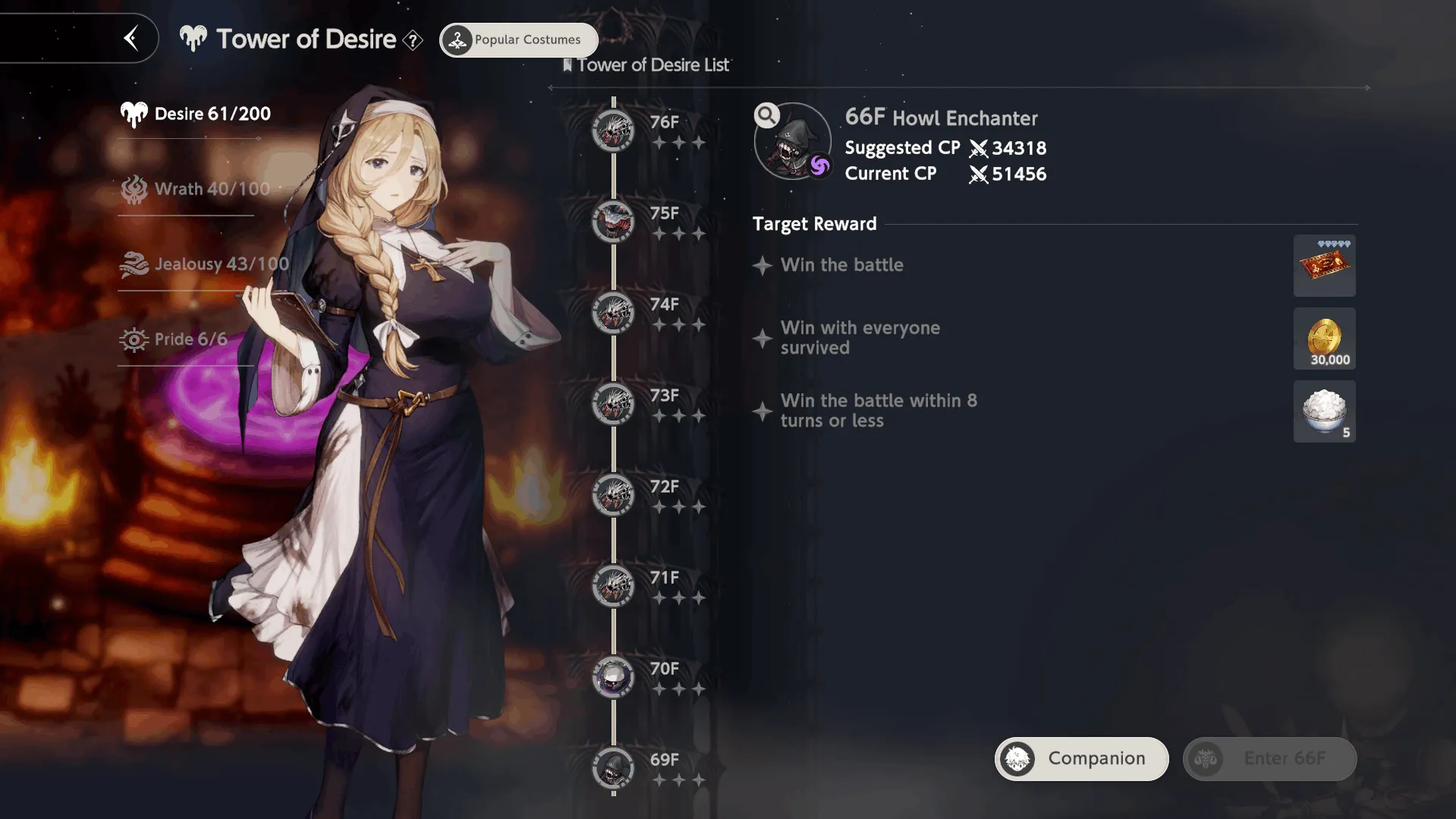
Task: Choose floor 72F from the tower list
Action: 613,495
